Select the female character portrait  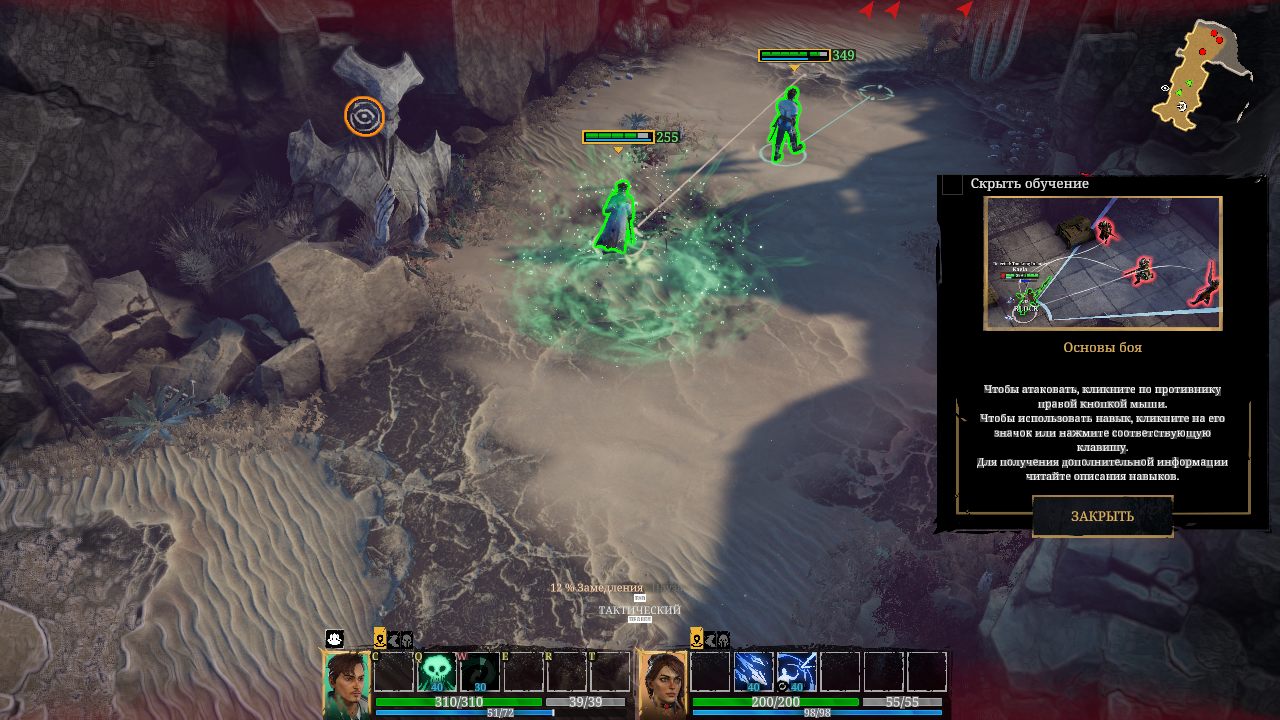coord(663,686)
